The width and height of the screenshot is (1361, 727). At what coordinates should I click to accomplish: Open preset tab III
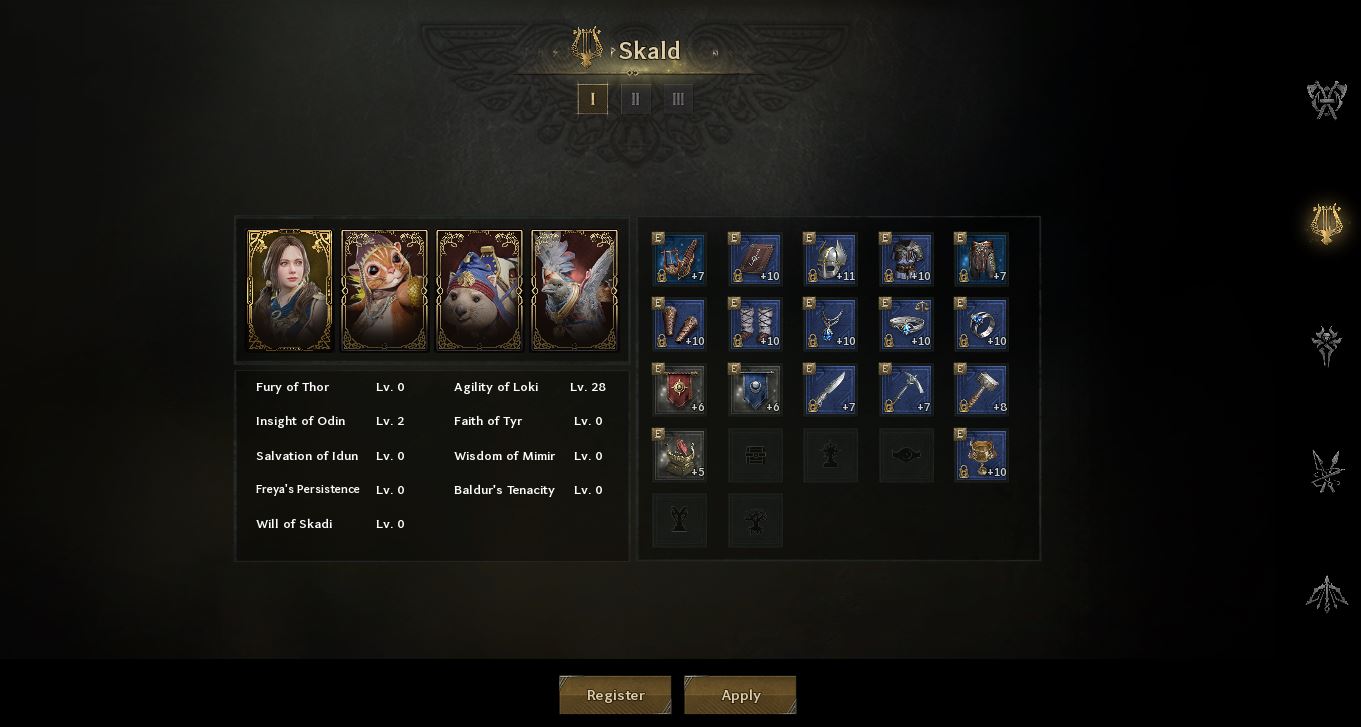click(678, 99)
